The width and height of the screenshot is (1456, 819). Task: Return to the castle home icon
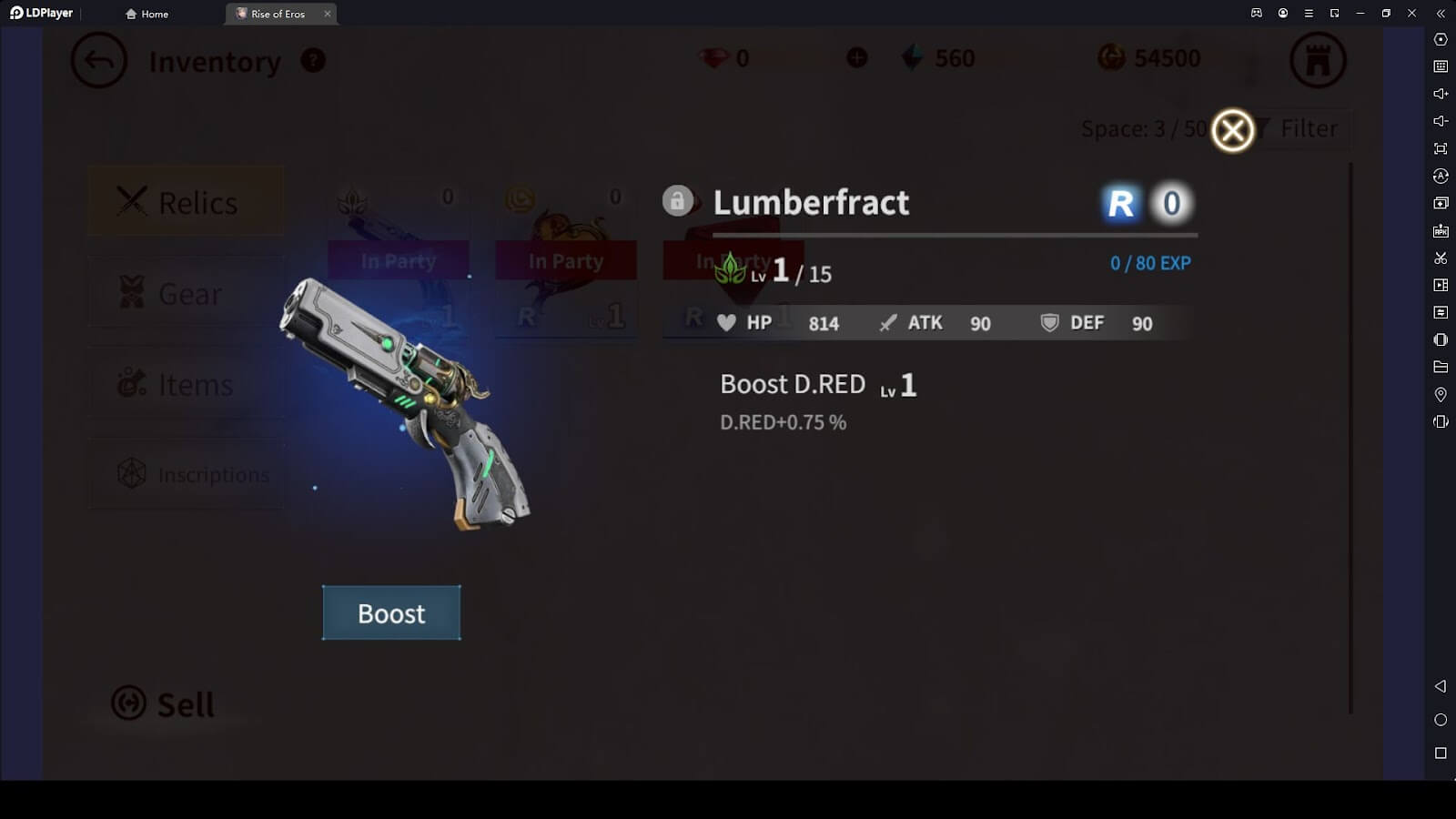pos(1317,61)
